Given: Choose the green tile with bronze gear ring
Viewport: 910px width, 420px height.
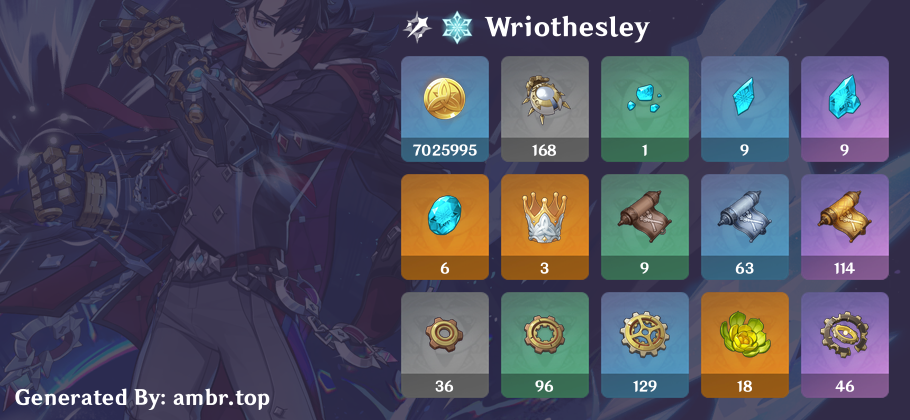Looking at the screenshot, I should [544, 344].
